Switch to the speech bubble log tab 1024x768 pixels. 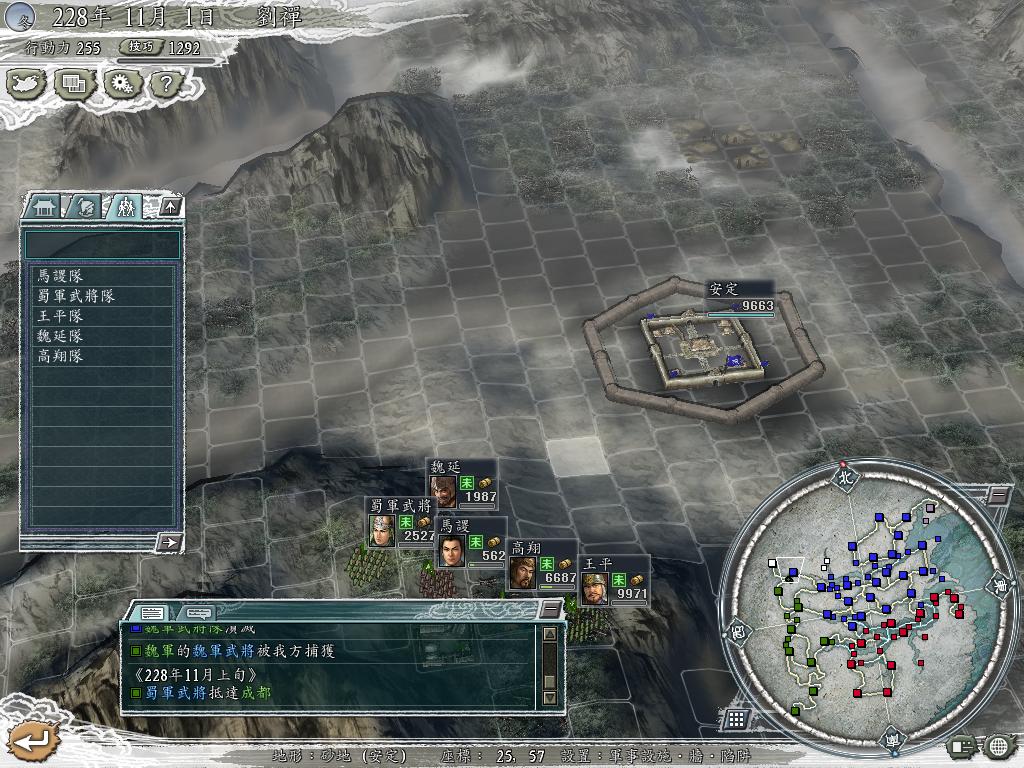tap(198, 611)
